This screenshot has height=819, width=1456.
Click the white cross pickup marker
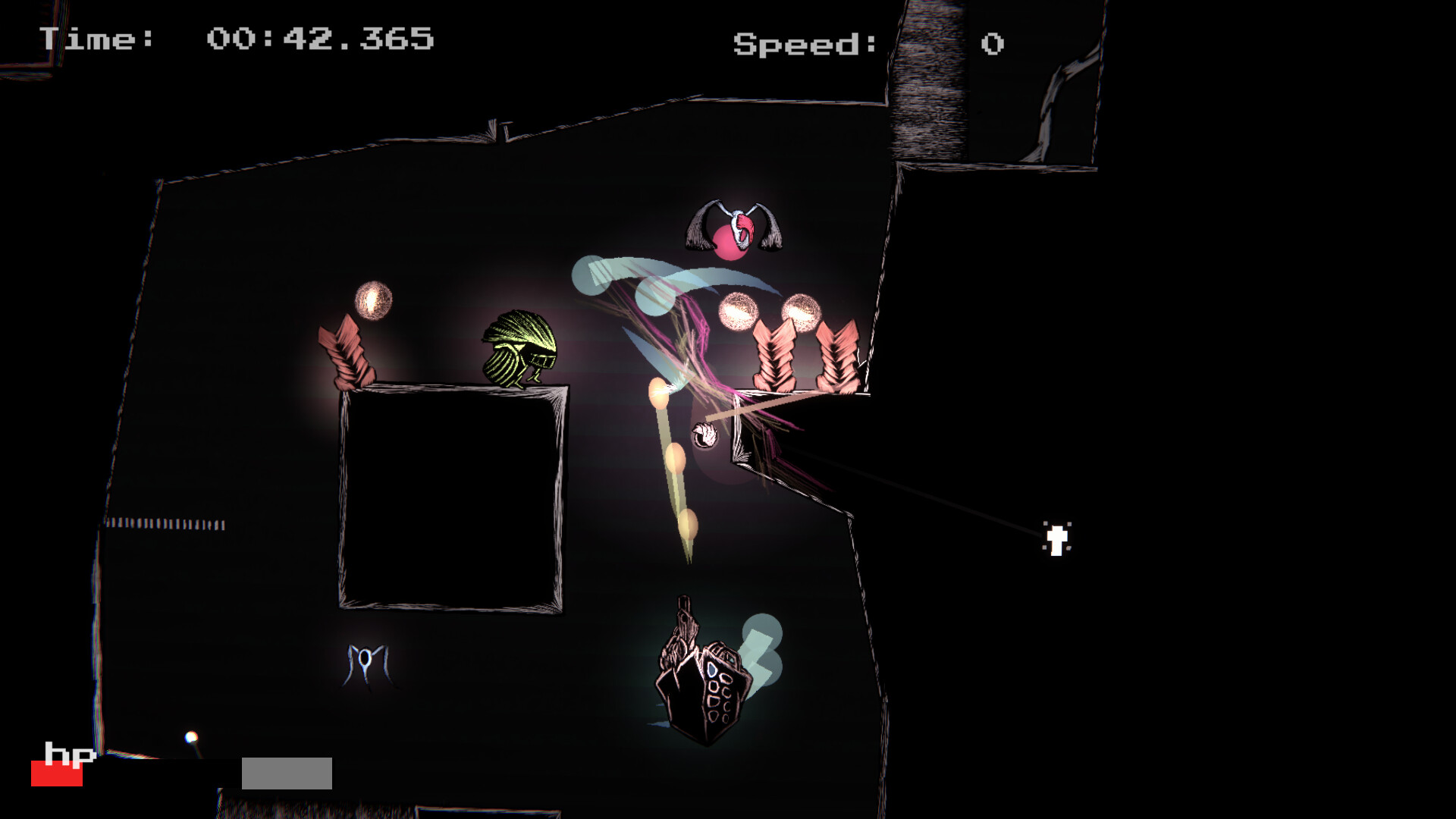(x=1055, y=539)
